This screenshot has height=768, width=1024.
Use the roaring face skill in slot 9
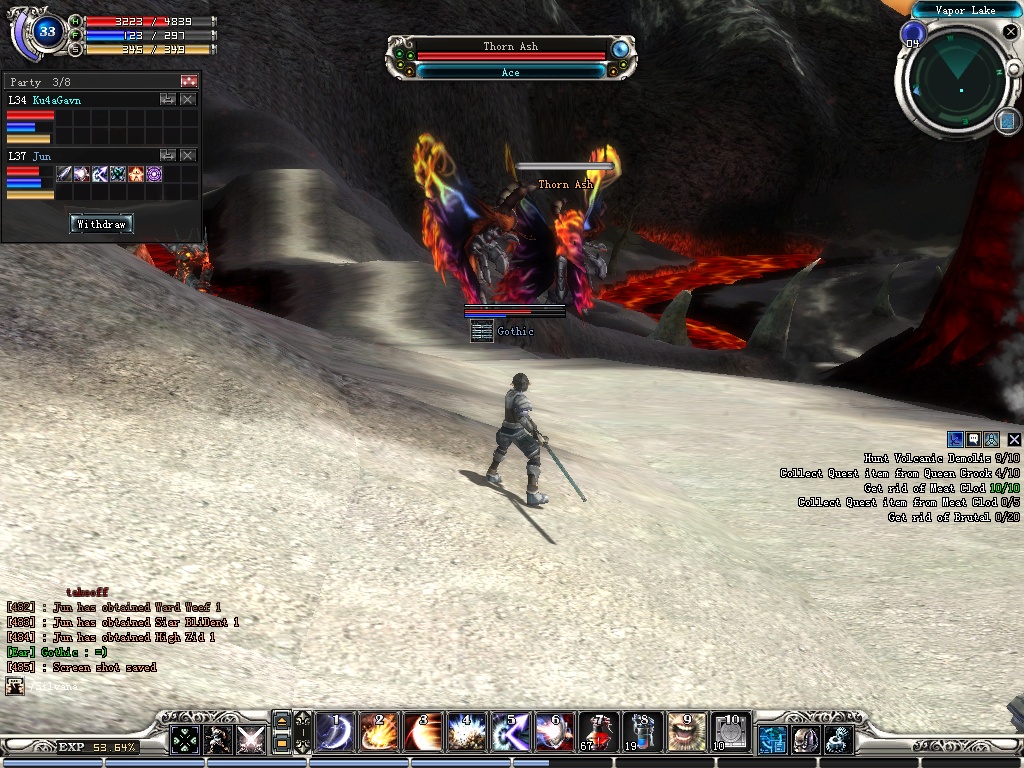[x=685, y=733]
